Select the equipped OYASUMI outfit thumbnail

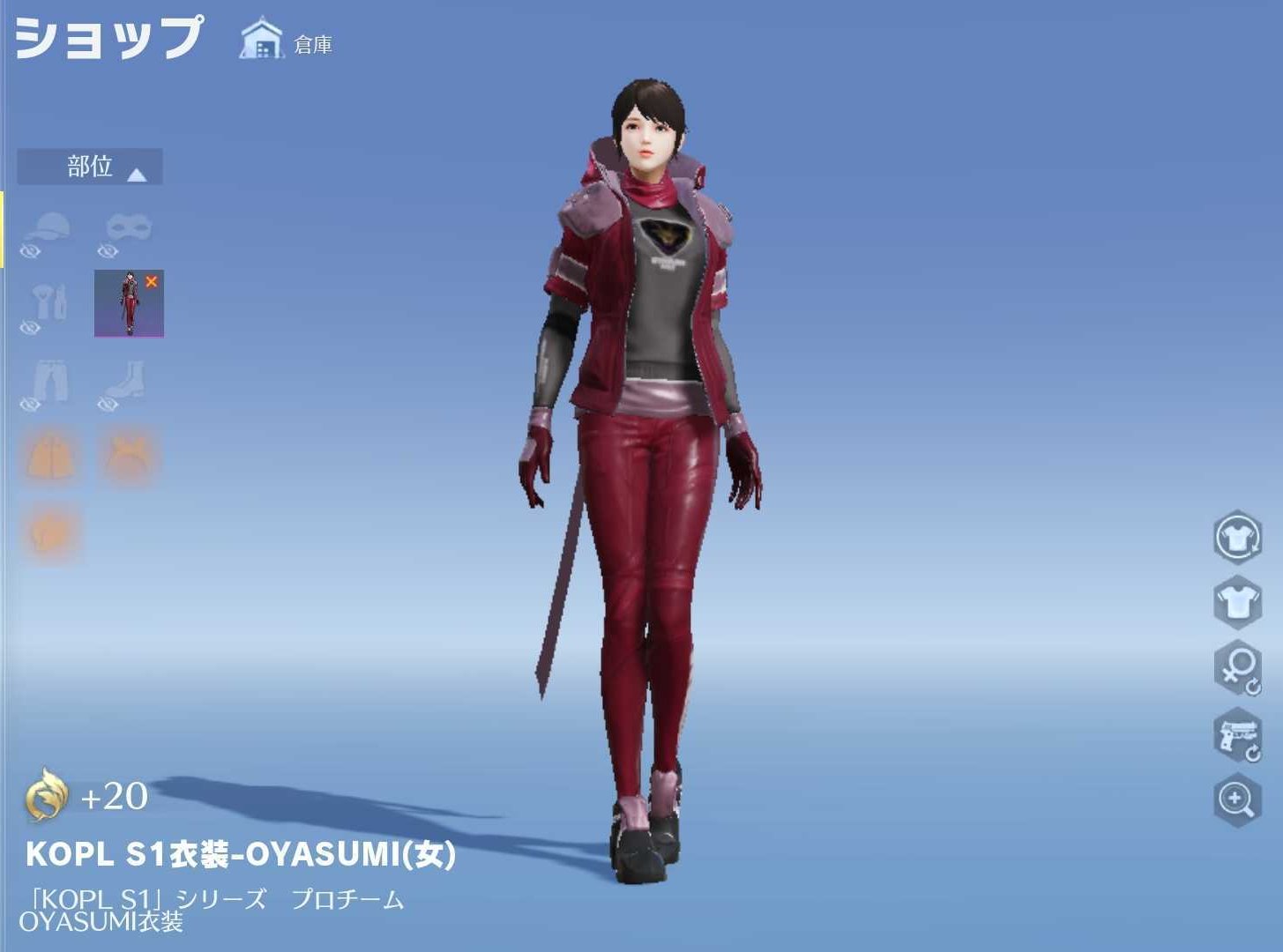[x=128, y=304]
